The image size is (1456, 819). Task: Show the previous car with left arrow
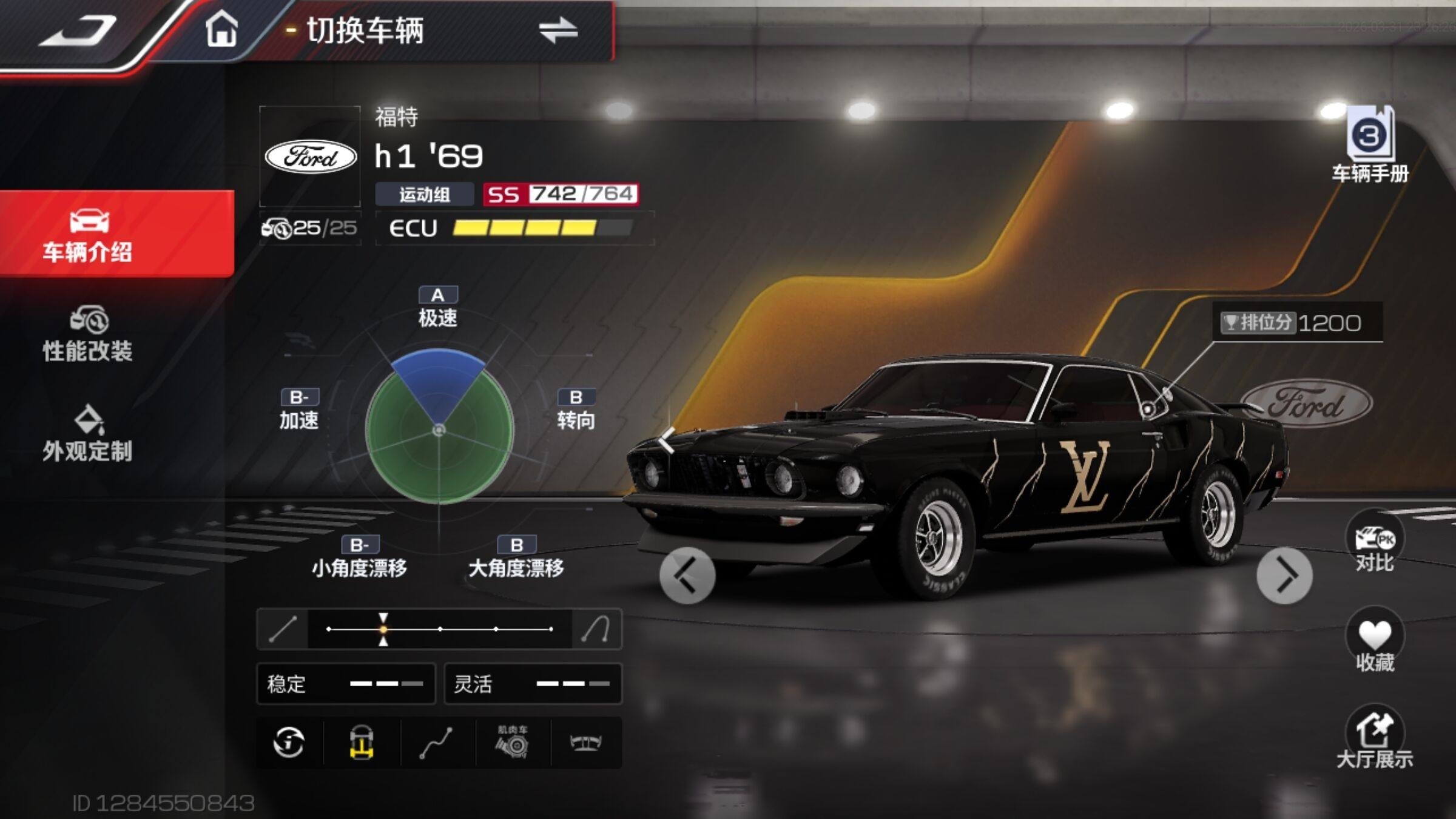click(687, 575)
